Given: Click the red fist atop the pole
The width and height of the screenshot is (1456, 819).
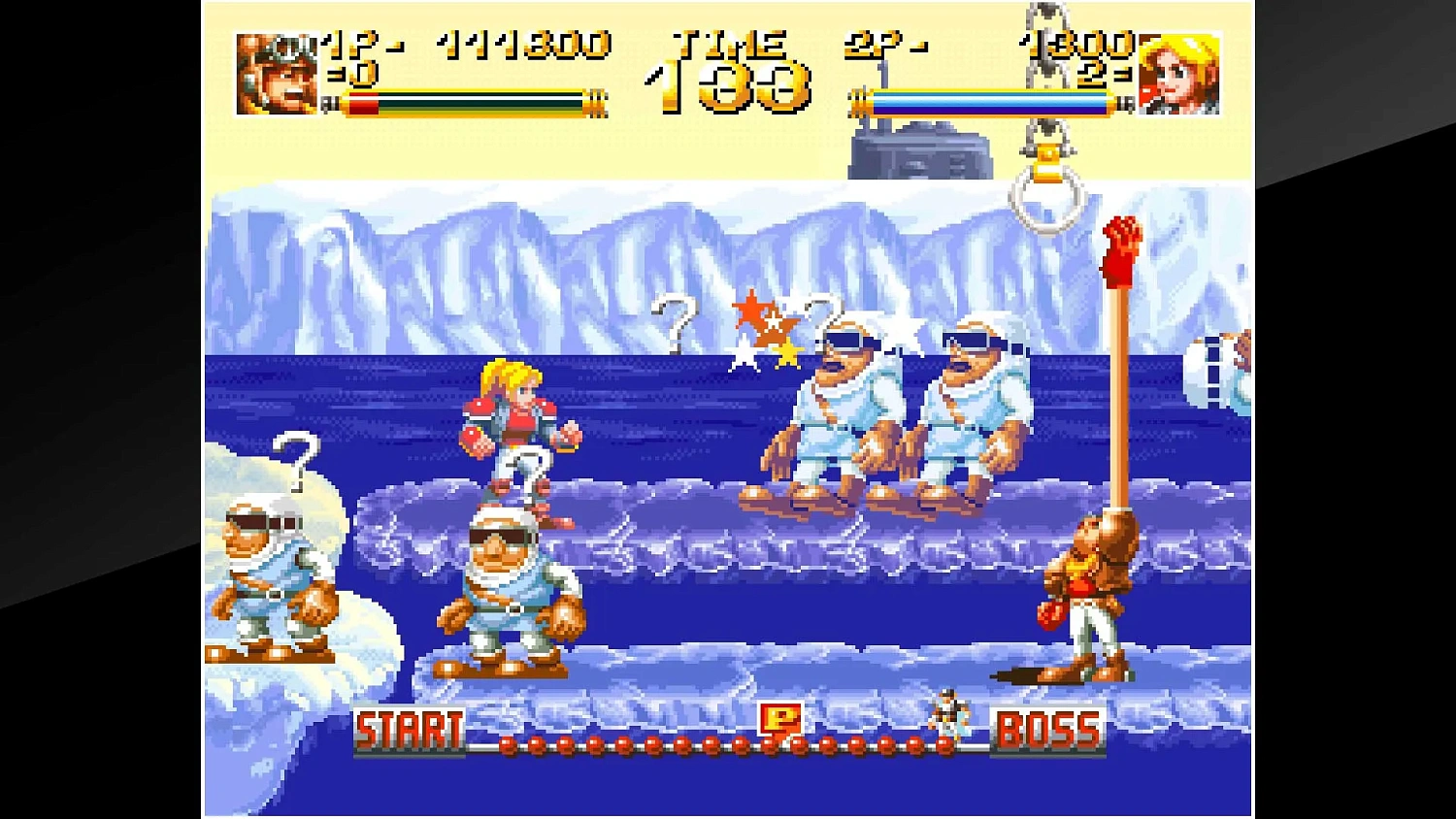Looking at the screenshot, I should coord(1123,250).
